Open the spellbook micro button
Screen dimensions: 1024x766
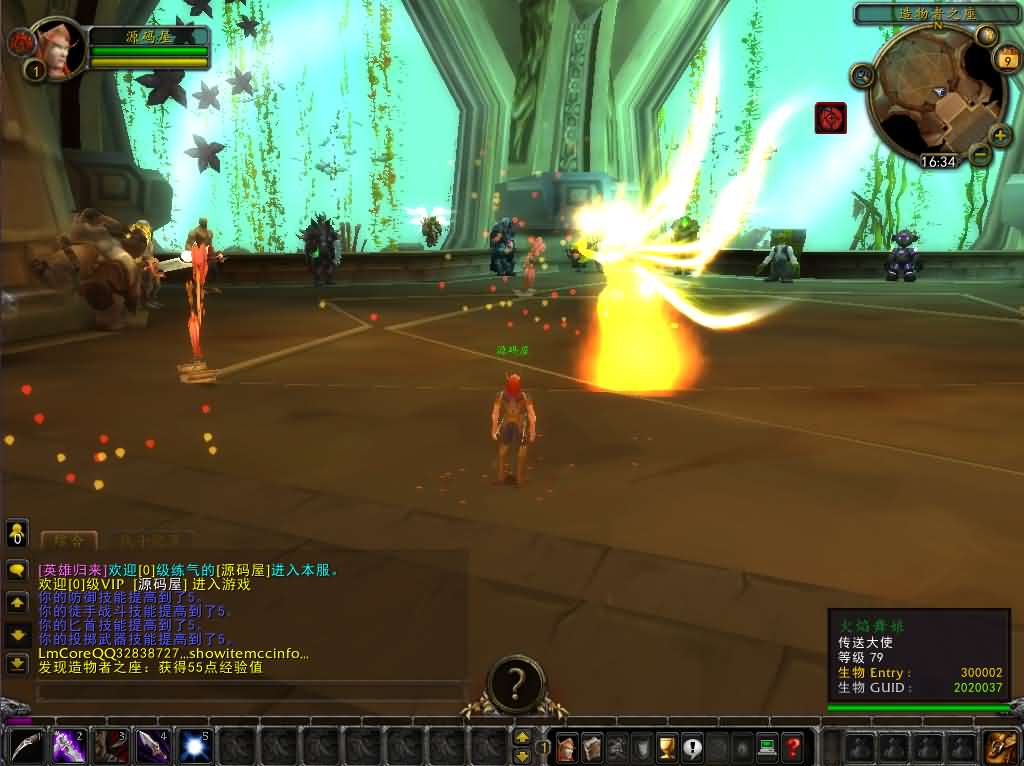pyautogui.click(x=592, y=747)
